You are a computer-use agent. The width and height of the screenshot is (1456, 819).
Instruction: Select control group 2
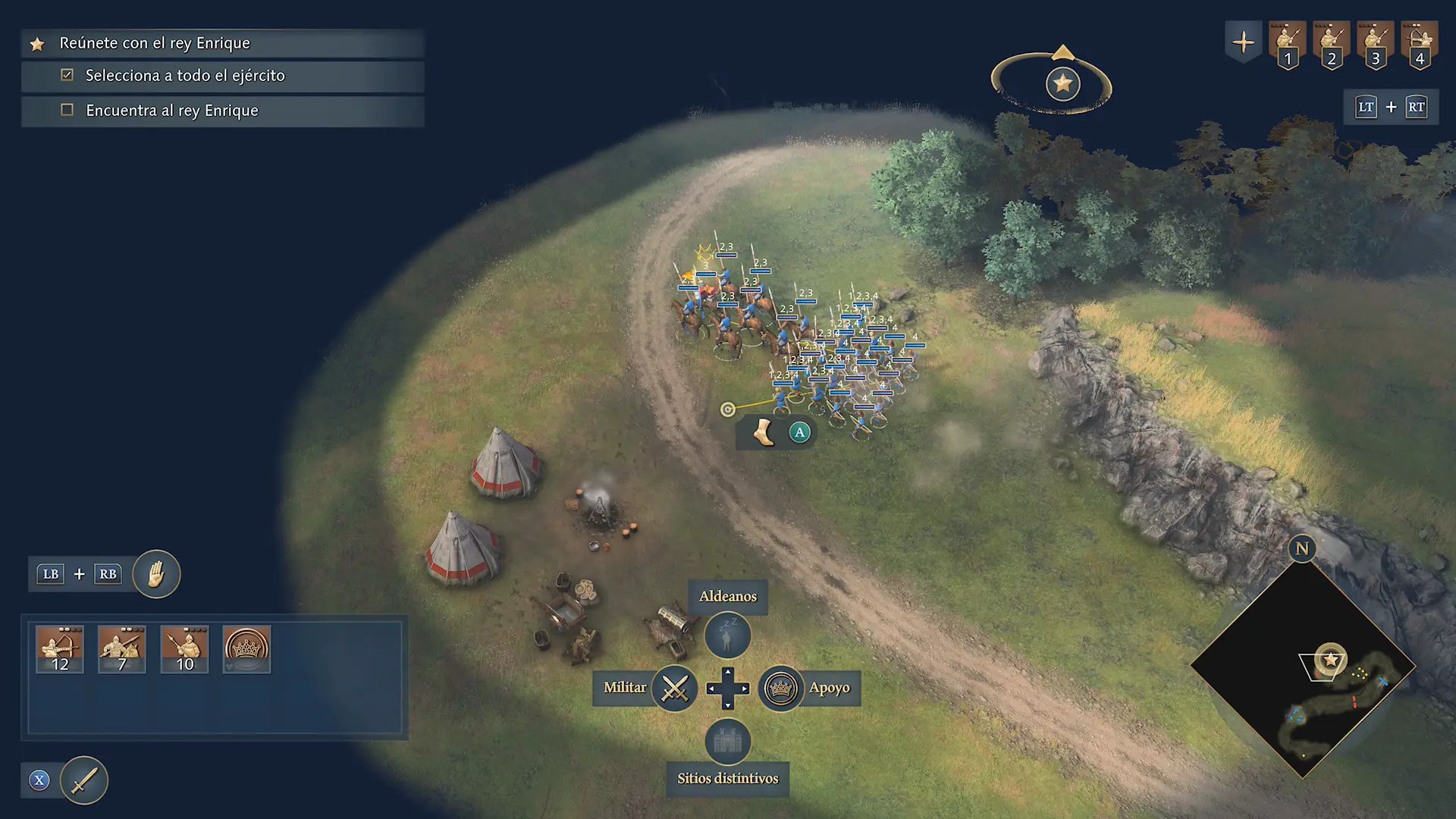[1332, 45]
